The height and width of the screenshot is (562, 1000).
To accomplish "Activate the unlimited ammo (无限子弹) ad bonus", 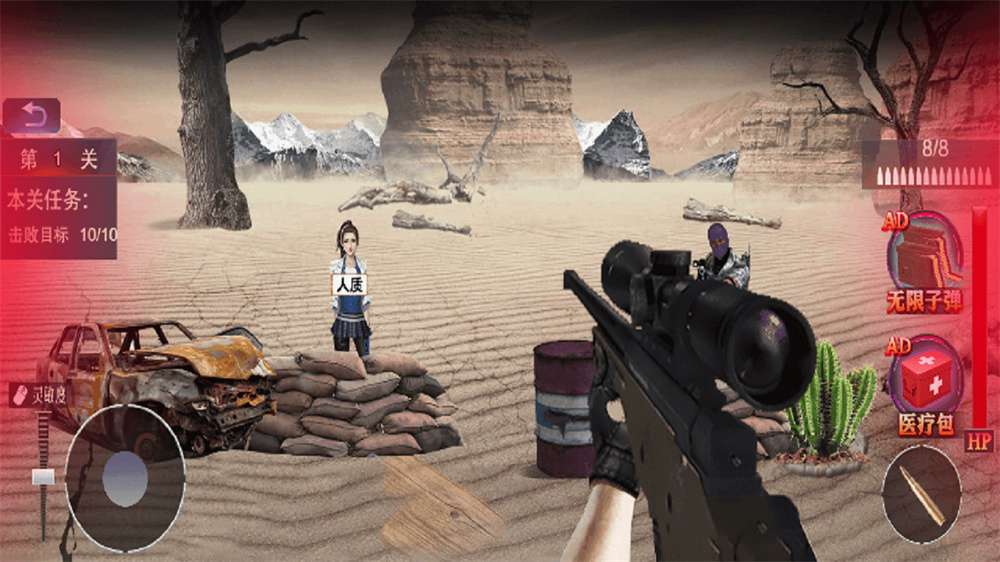I will click(922, 256).
